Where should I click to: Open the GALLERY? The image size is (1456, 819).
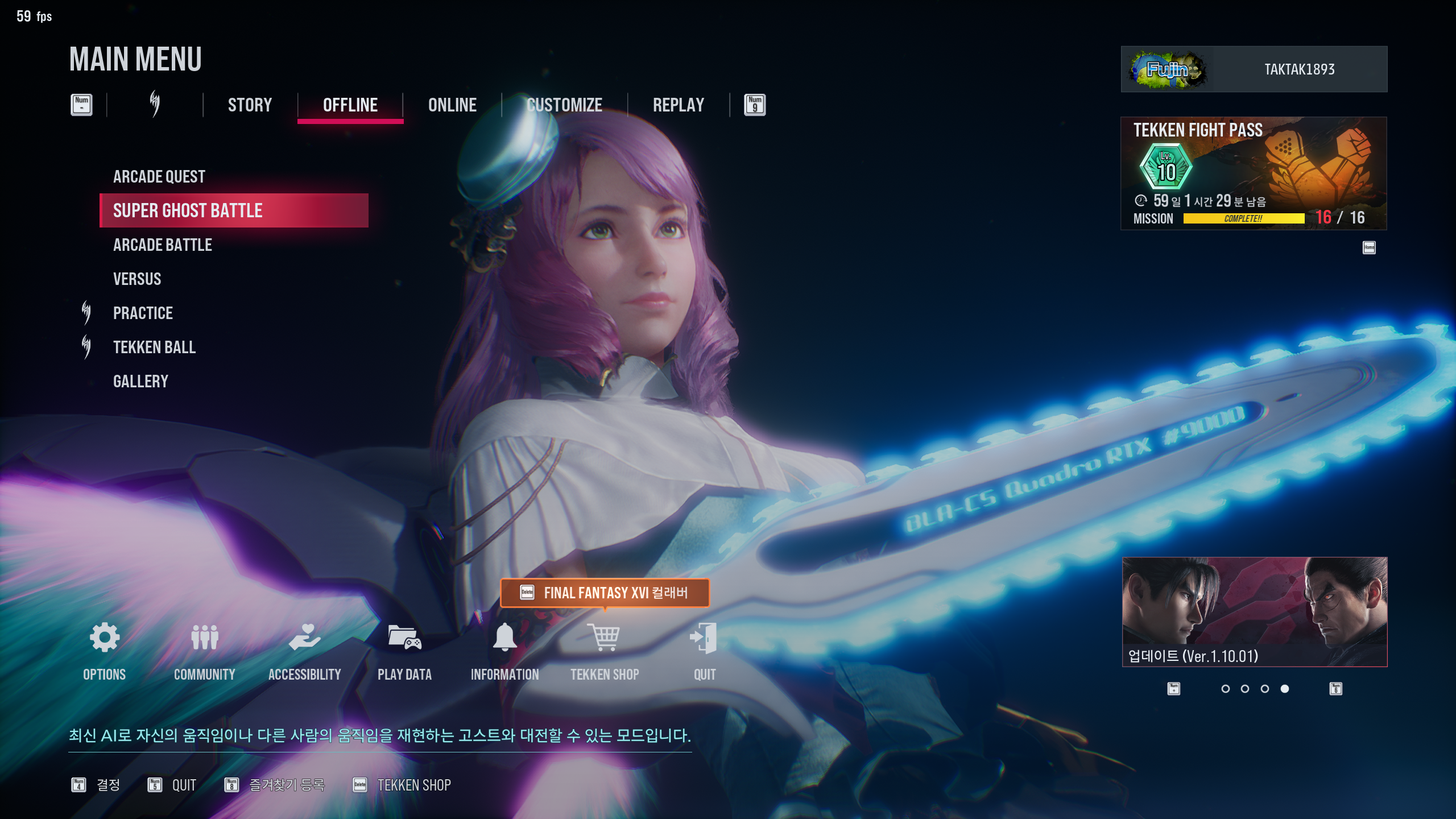coord(140,382)
